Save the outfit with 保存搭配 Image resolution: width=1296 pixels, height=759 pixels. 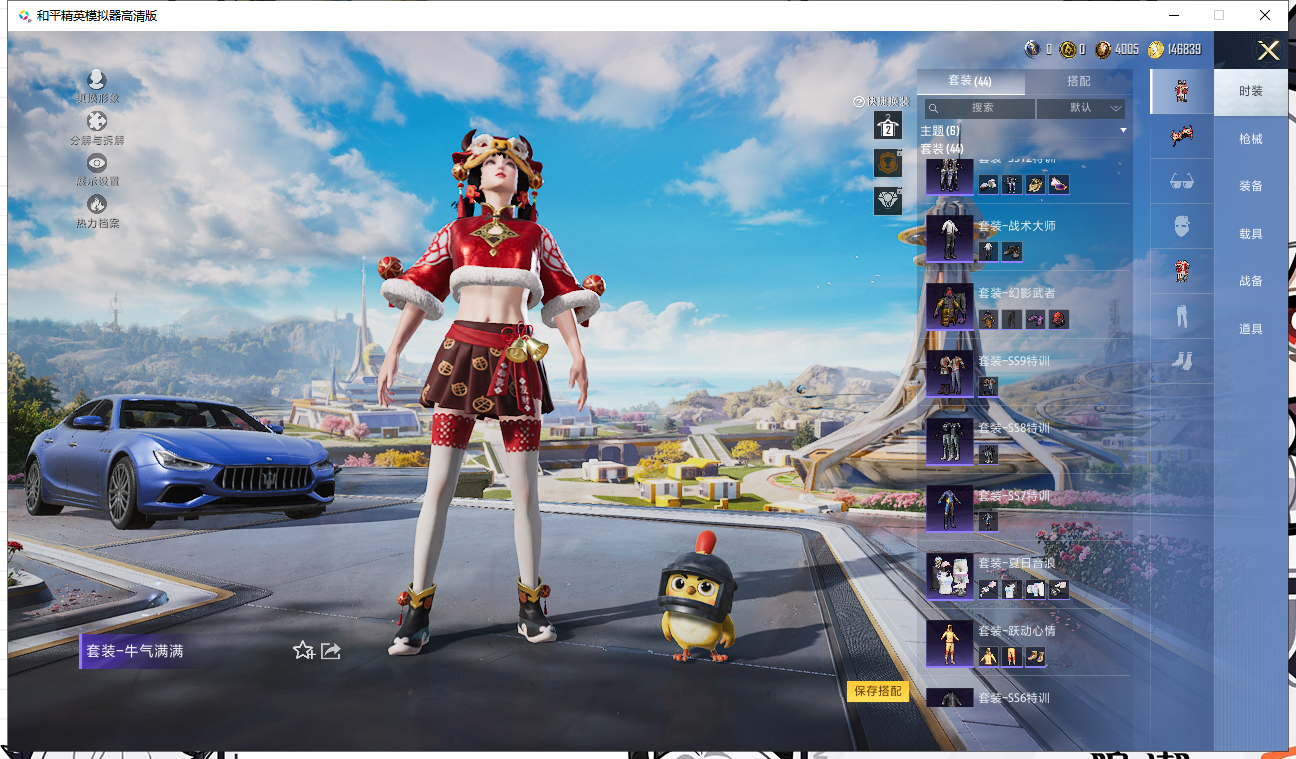pyautogui.click(x=878, y=691)
